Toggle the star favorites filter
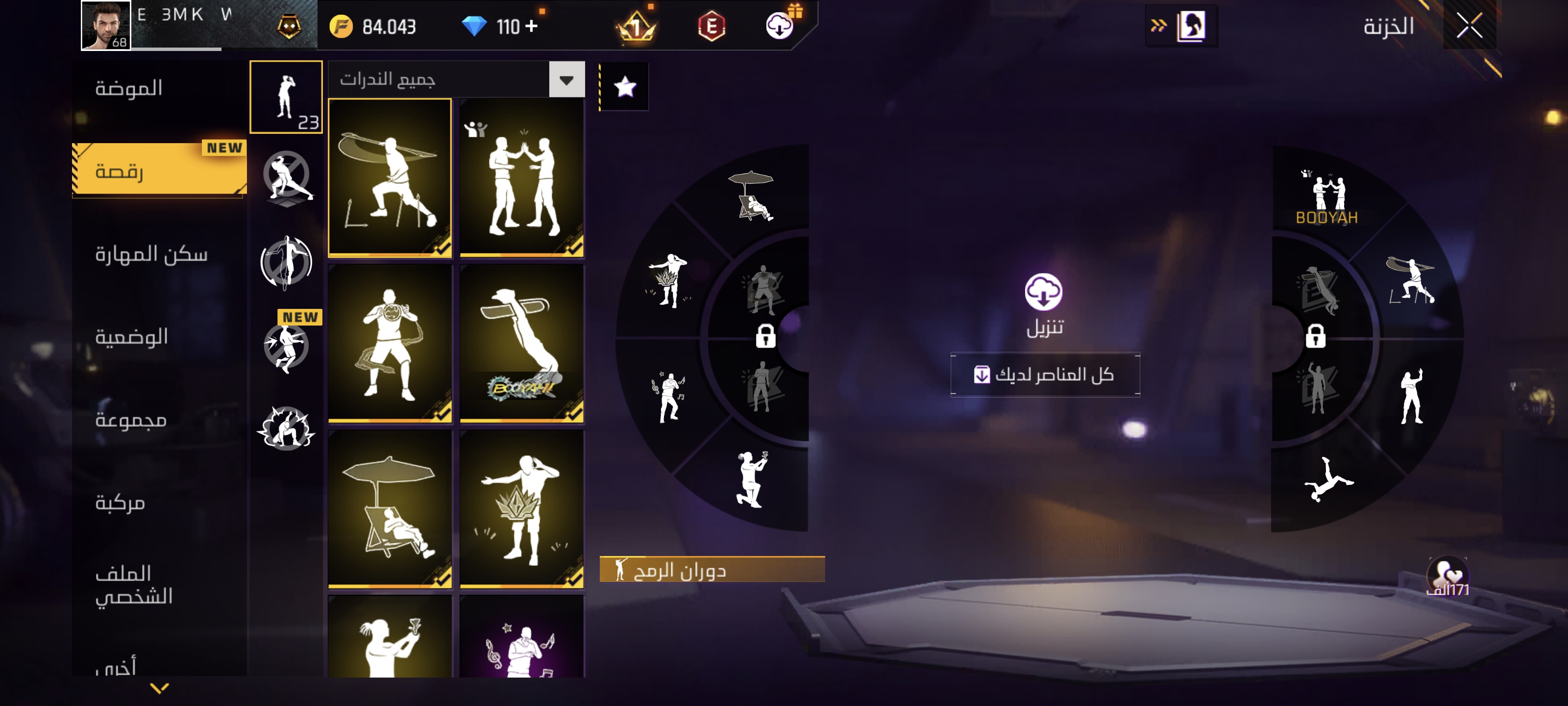The image size is (1568, 706). (625, 87)
